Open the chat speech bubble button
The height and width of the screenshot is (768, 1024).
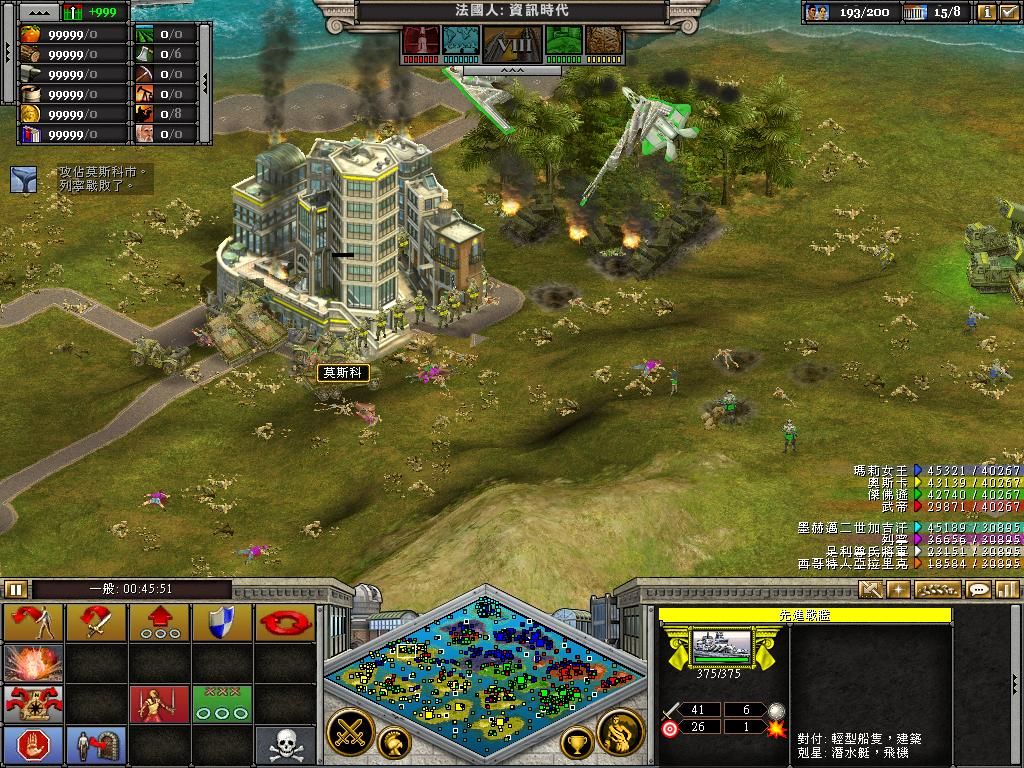pyautogui.click(x=978, y=589)
